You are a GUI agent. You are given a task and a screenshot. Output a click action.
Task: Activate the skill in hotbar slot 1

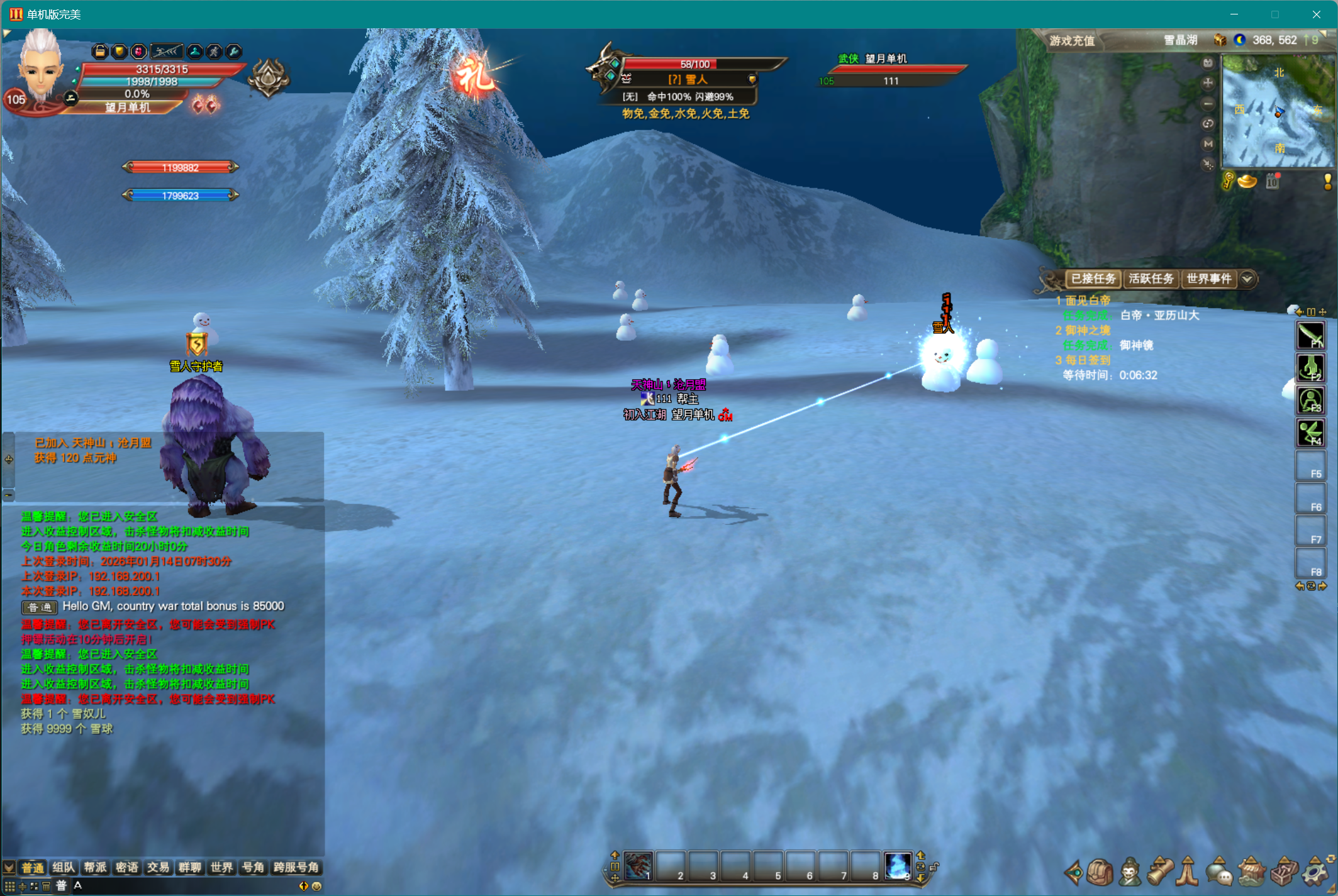[638, 866]
